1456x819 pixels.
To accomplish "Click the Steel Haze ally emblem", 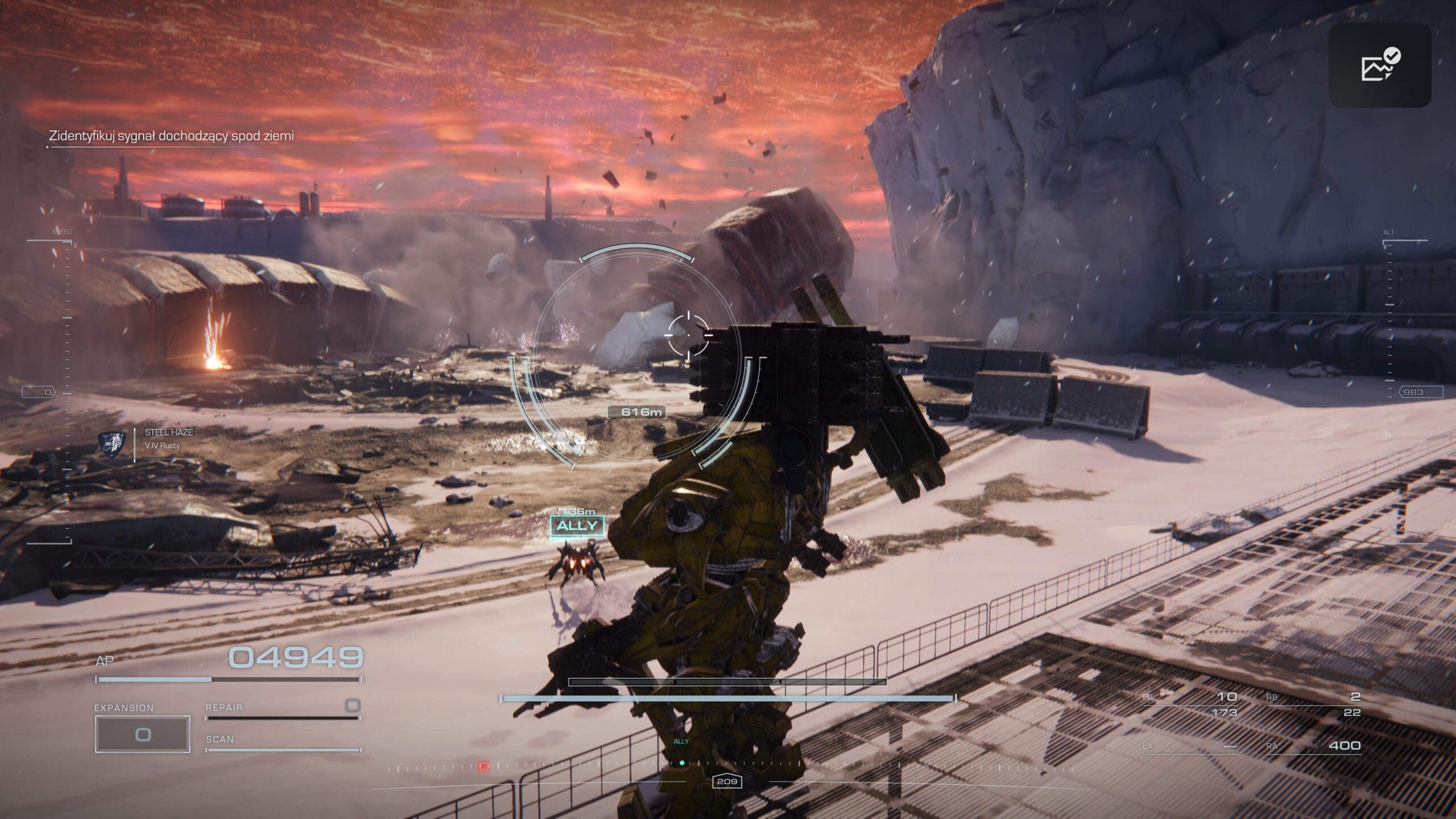I will 112,444.
